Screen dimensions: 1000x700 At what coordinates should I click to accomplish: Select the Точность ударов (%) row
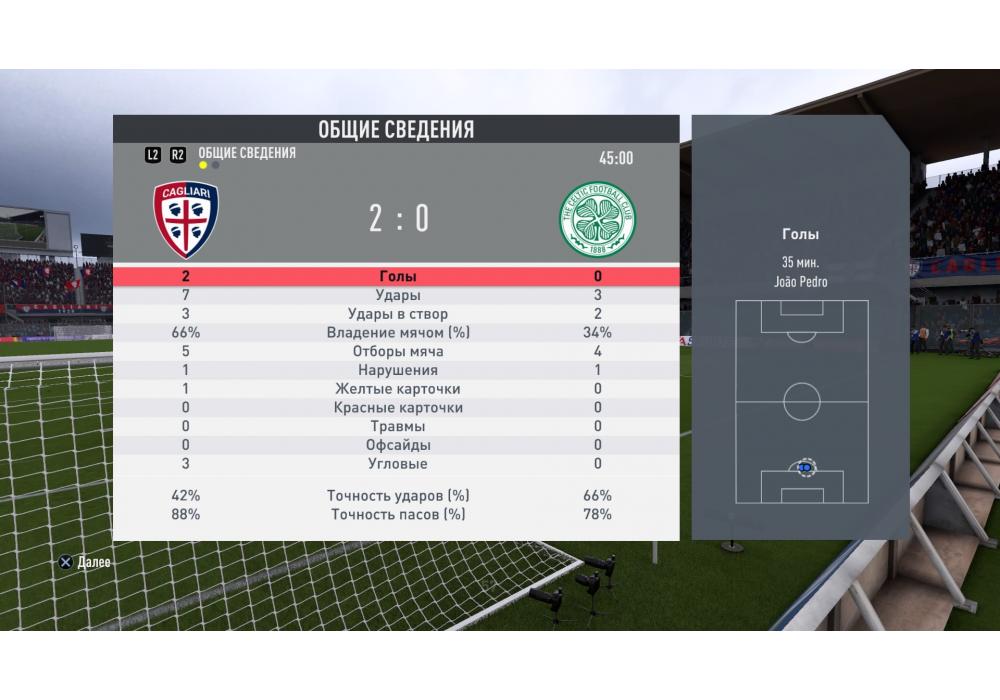397,496
